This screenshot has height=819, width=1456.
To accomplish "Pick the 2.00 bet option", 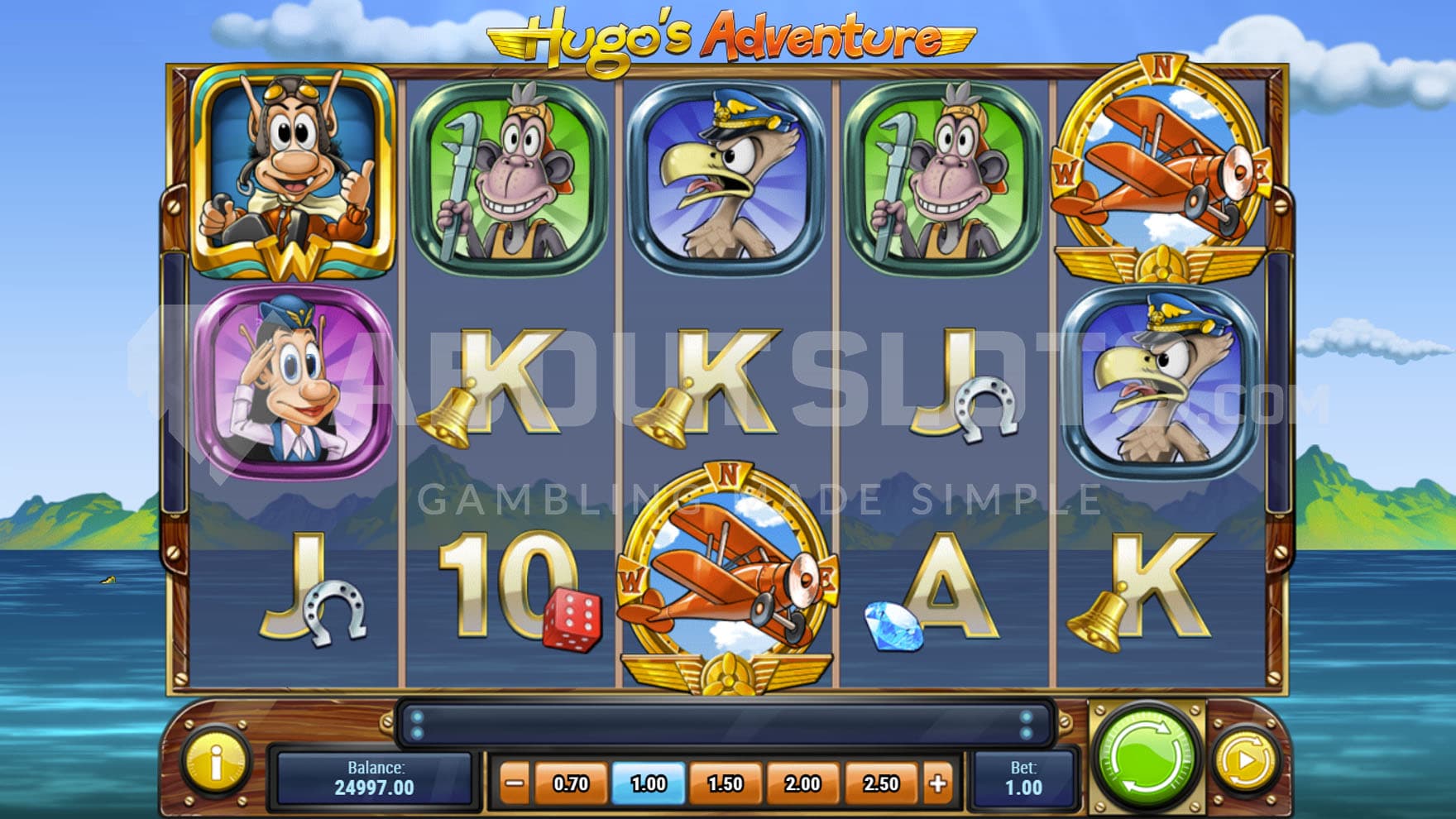I will (x=802, y=783).
